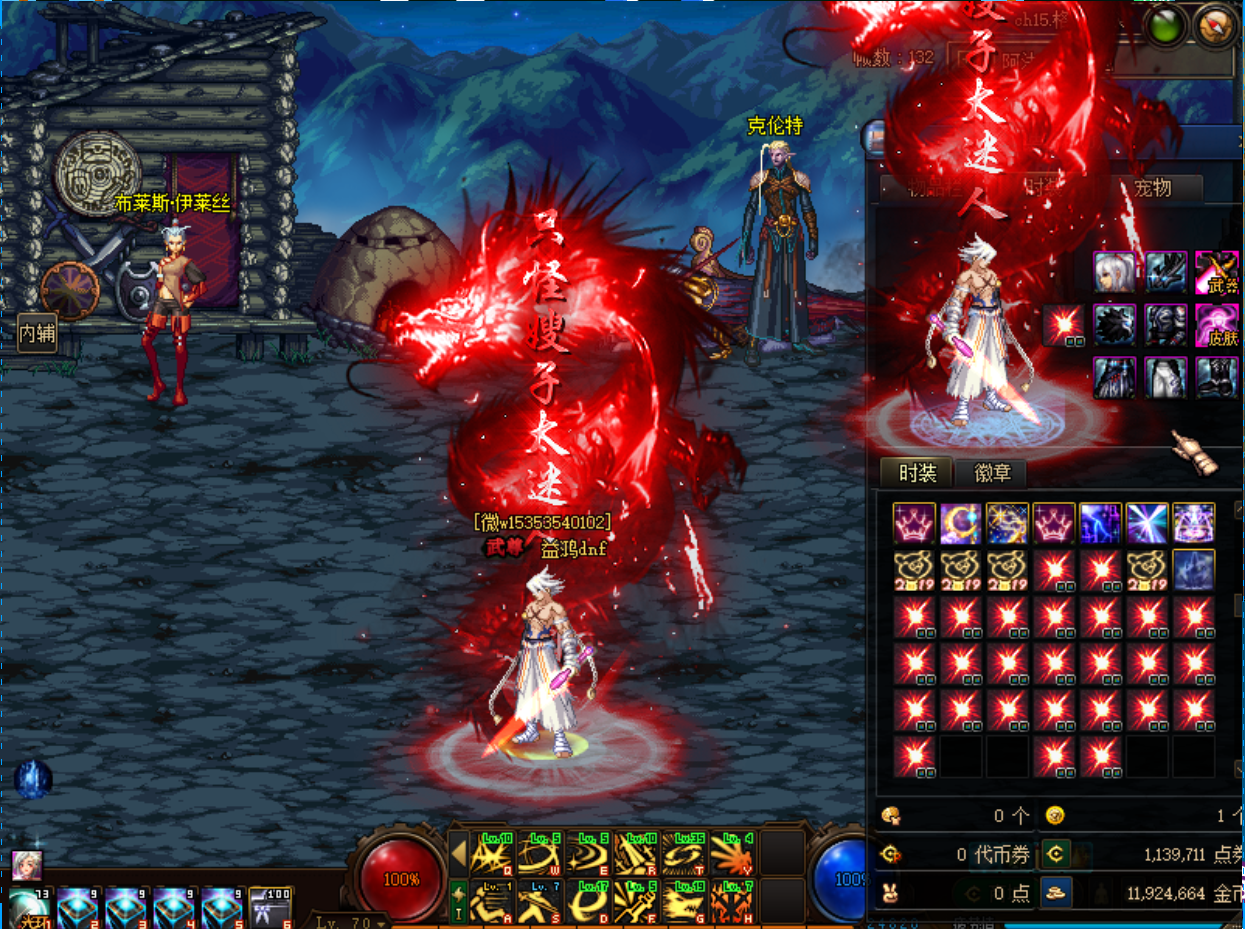The height and width of the screenshot is (929, 1245).
Task: Trigger the G hotkey dragon head skill
Action: [x=685, y=900]
